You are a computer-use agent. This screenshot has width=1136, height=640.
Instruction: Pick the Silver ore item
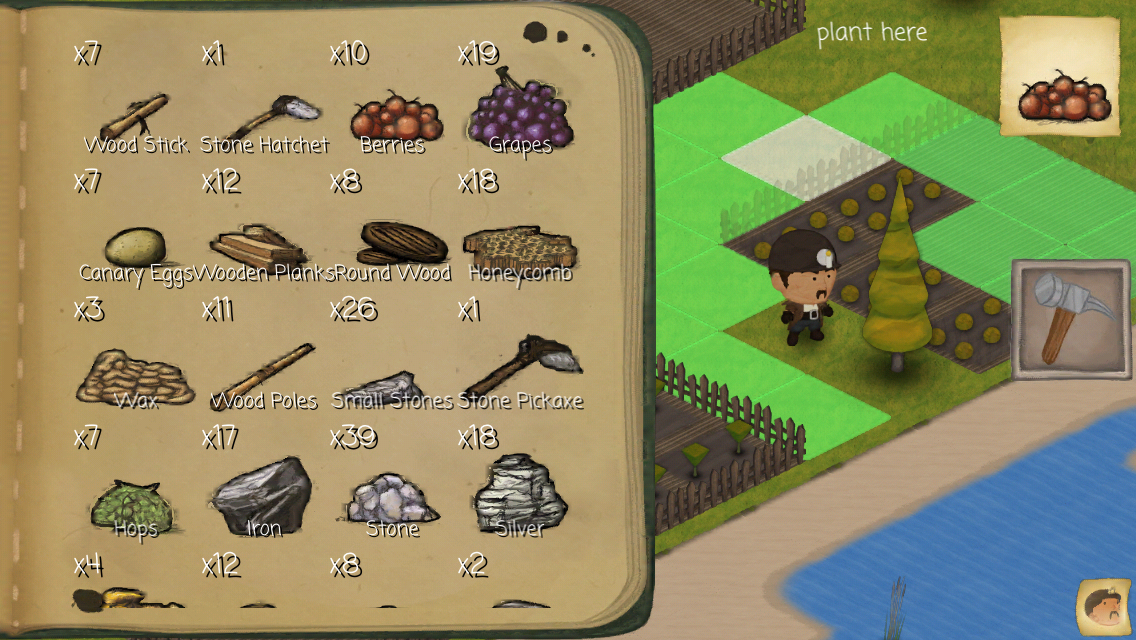coord(520,495)
